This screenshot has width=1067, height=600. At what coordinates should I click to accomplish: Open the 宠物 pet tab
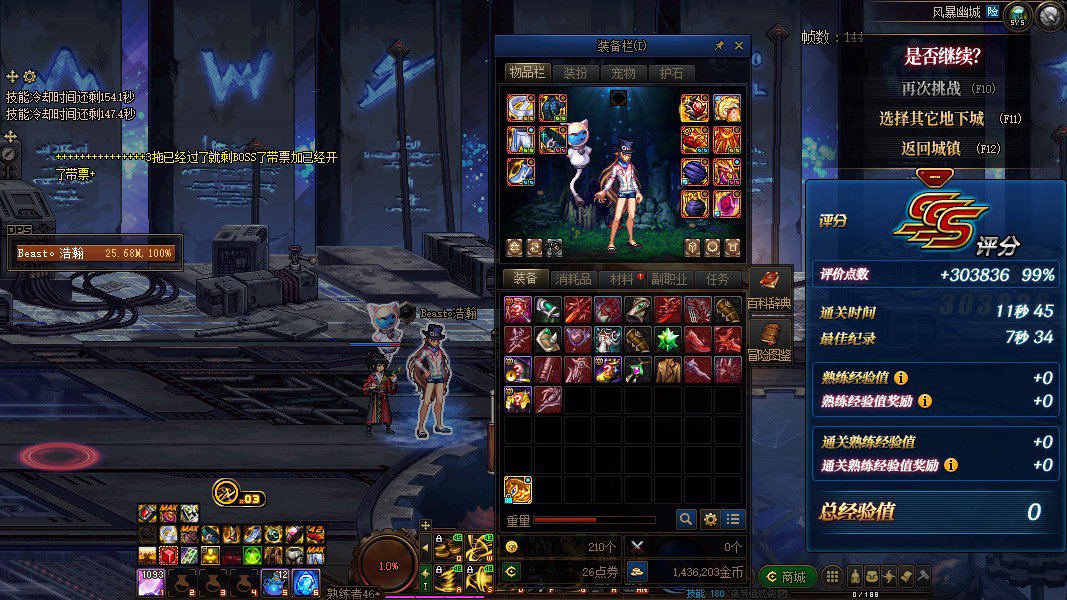tap(623, 73)
